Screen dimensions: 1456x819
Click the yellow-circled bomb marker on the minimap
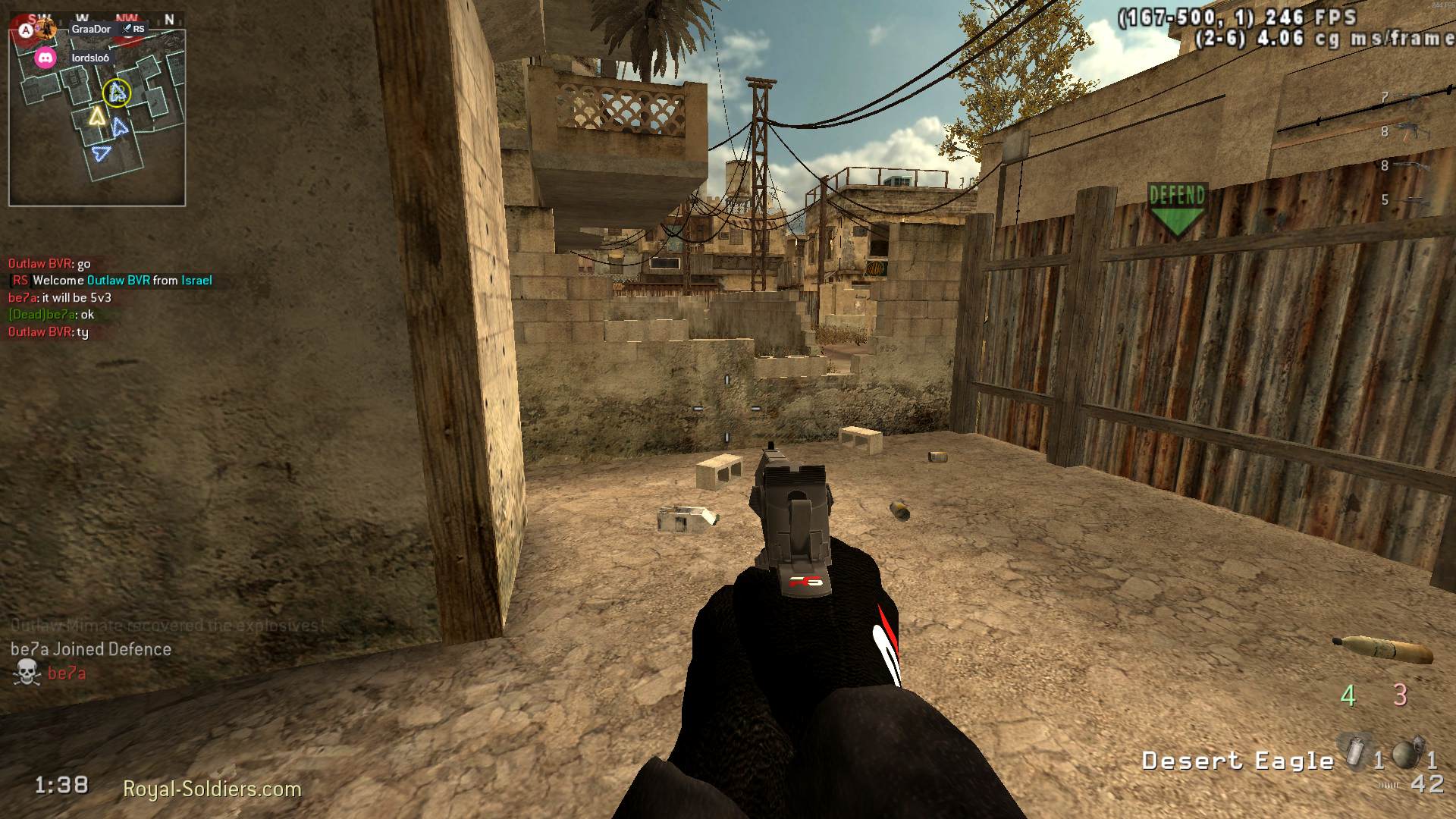(118, 94)
